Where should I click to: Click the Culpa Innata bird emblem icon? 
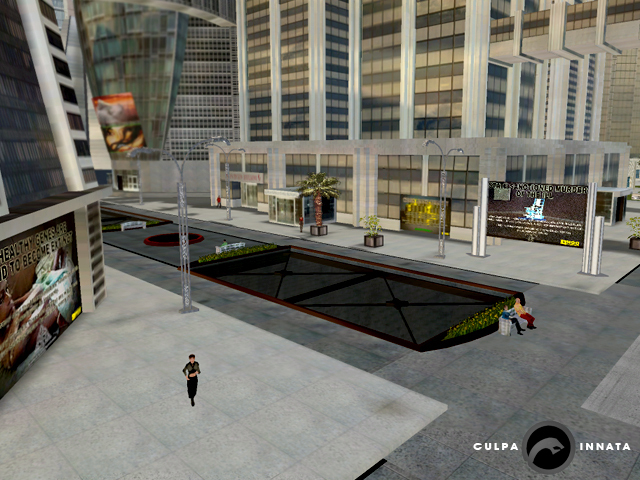click(548, 446)
